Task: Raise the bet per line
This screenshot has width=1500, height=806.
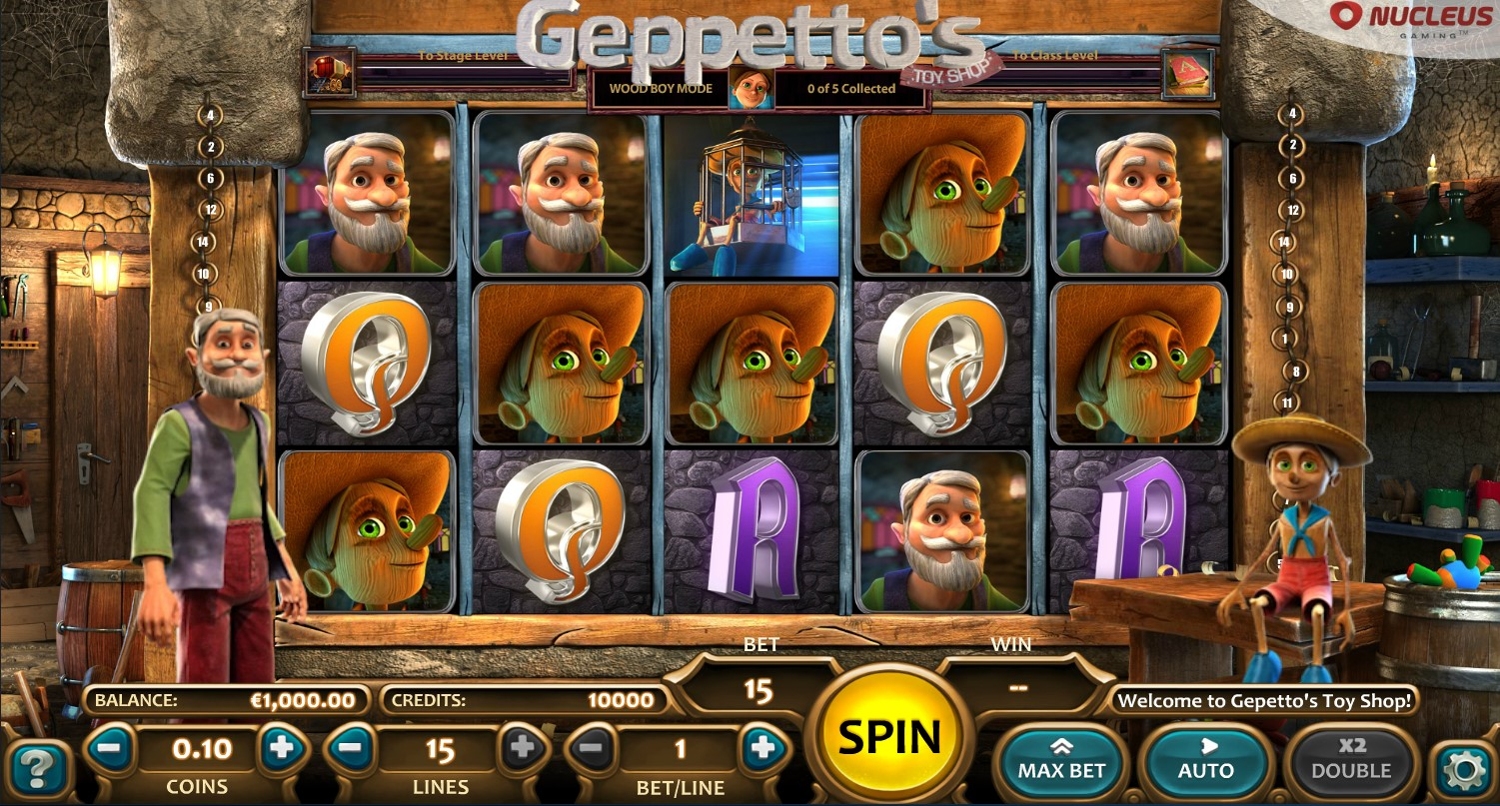Action: (x=763, y=748)
